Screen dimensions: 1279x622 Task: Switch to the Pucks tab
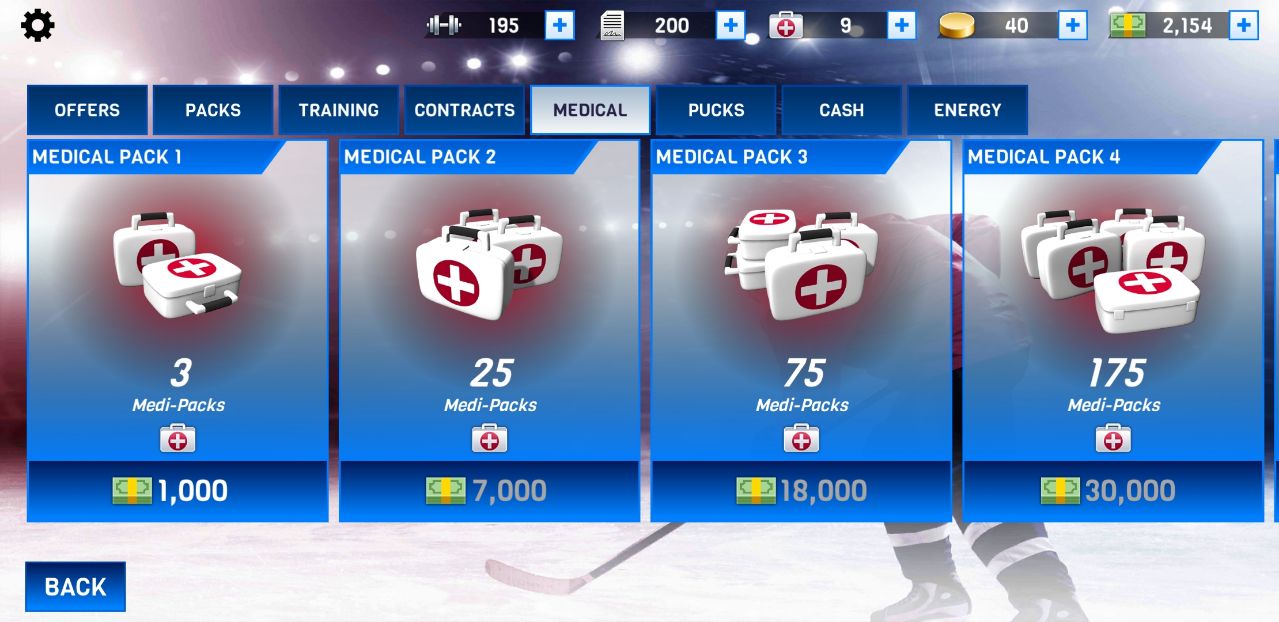716,110
